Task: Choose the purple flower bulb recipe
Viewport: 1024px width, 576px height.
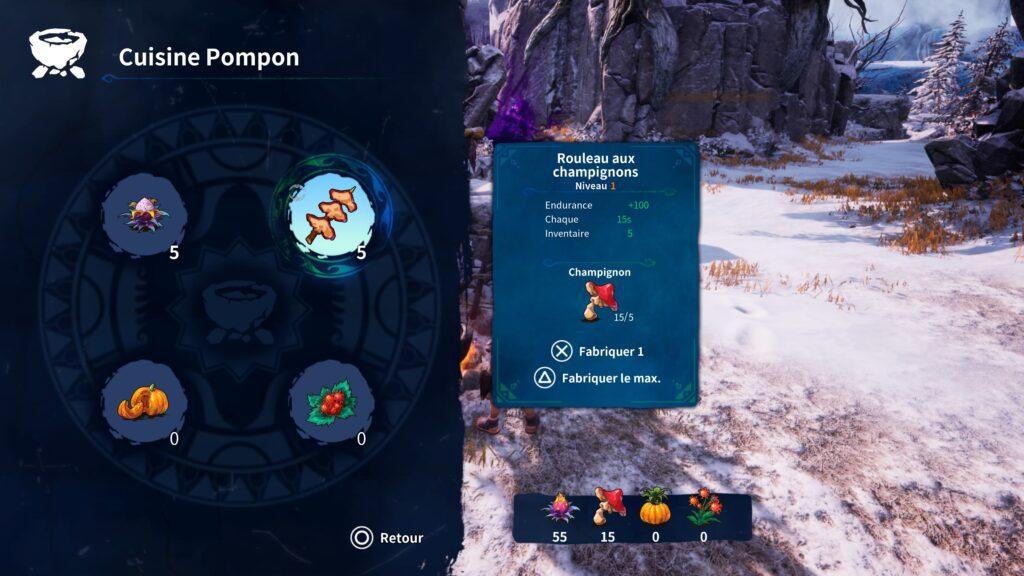Action: coord(144,213)
